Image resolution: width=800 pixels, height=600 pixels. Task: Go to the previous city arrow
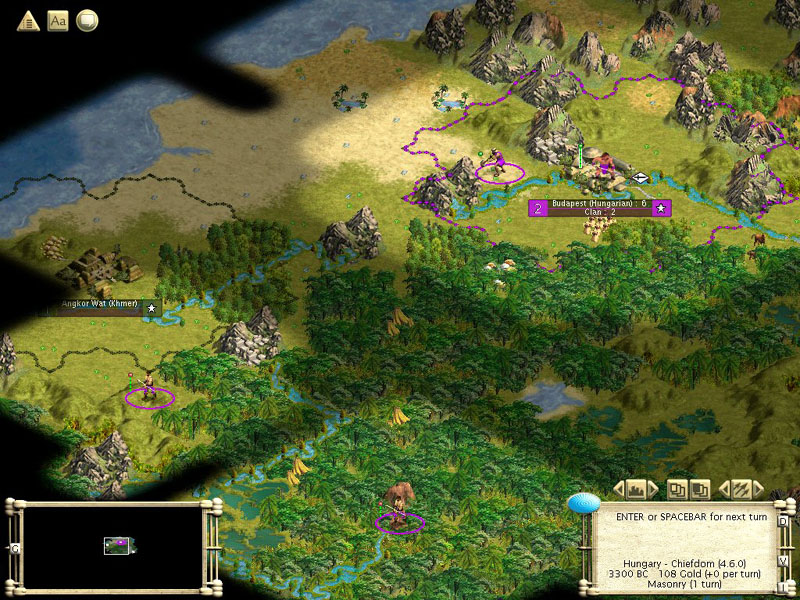coord(619,489)
